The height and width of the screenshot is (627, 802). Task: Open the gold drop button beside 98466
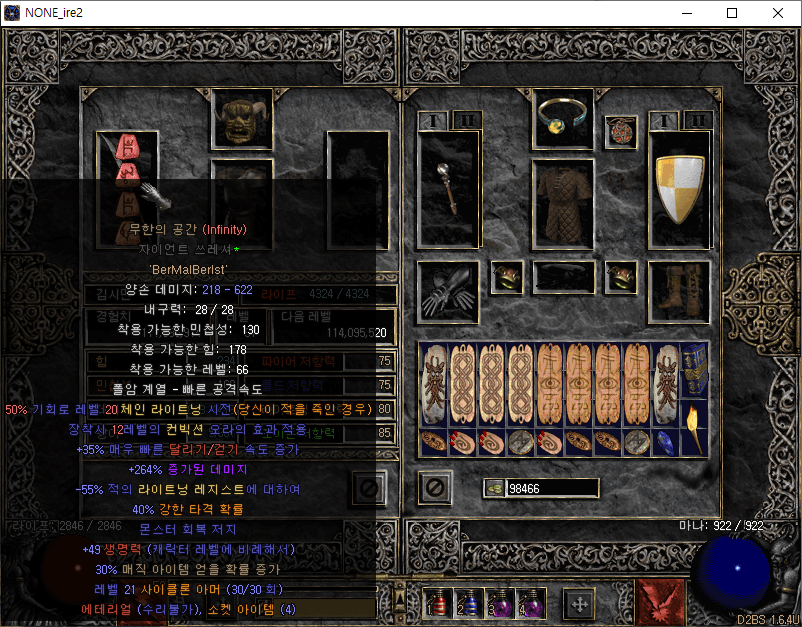pos(494,488)
